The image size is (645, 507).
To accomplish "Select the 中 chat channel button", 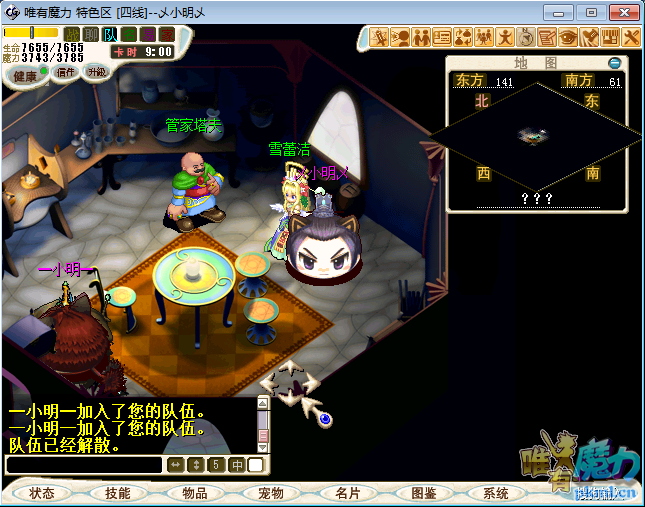I will tap(237, 465).
